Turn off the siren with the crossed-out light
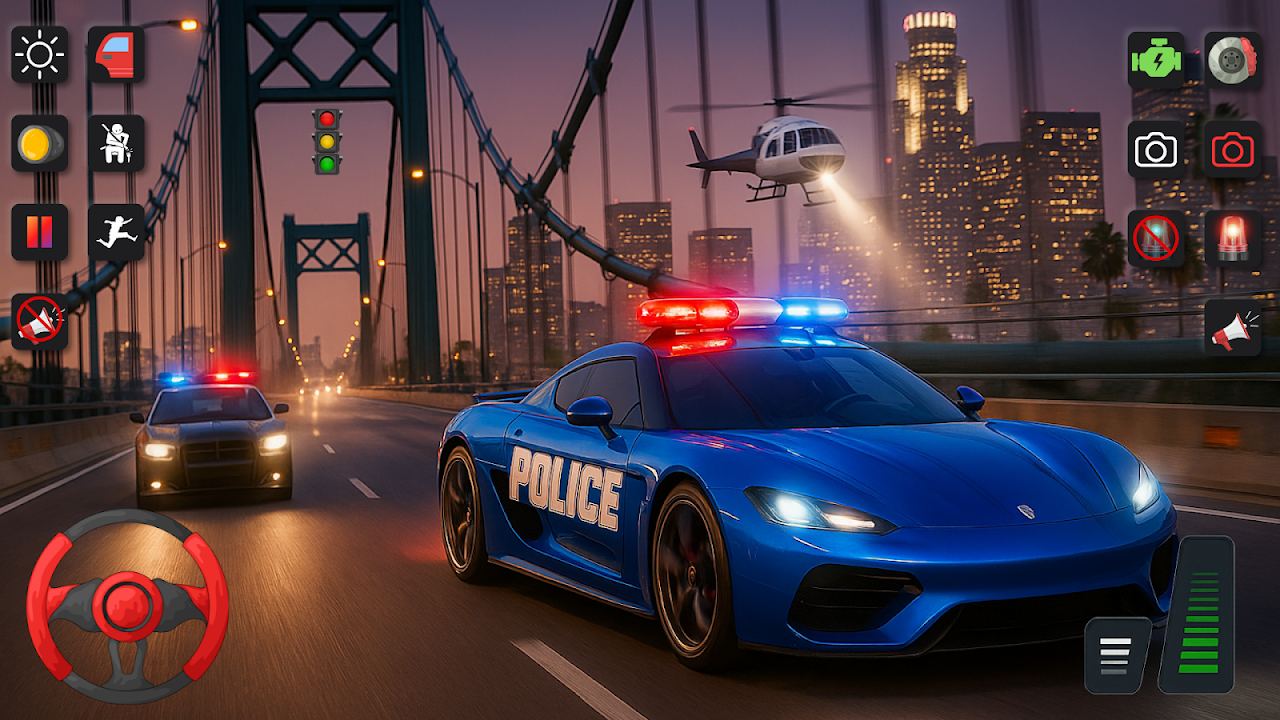1280x720 pixels. tap(1156, 238)
